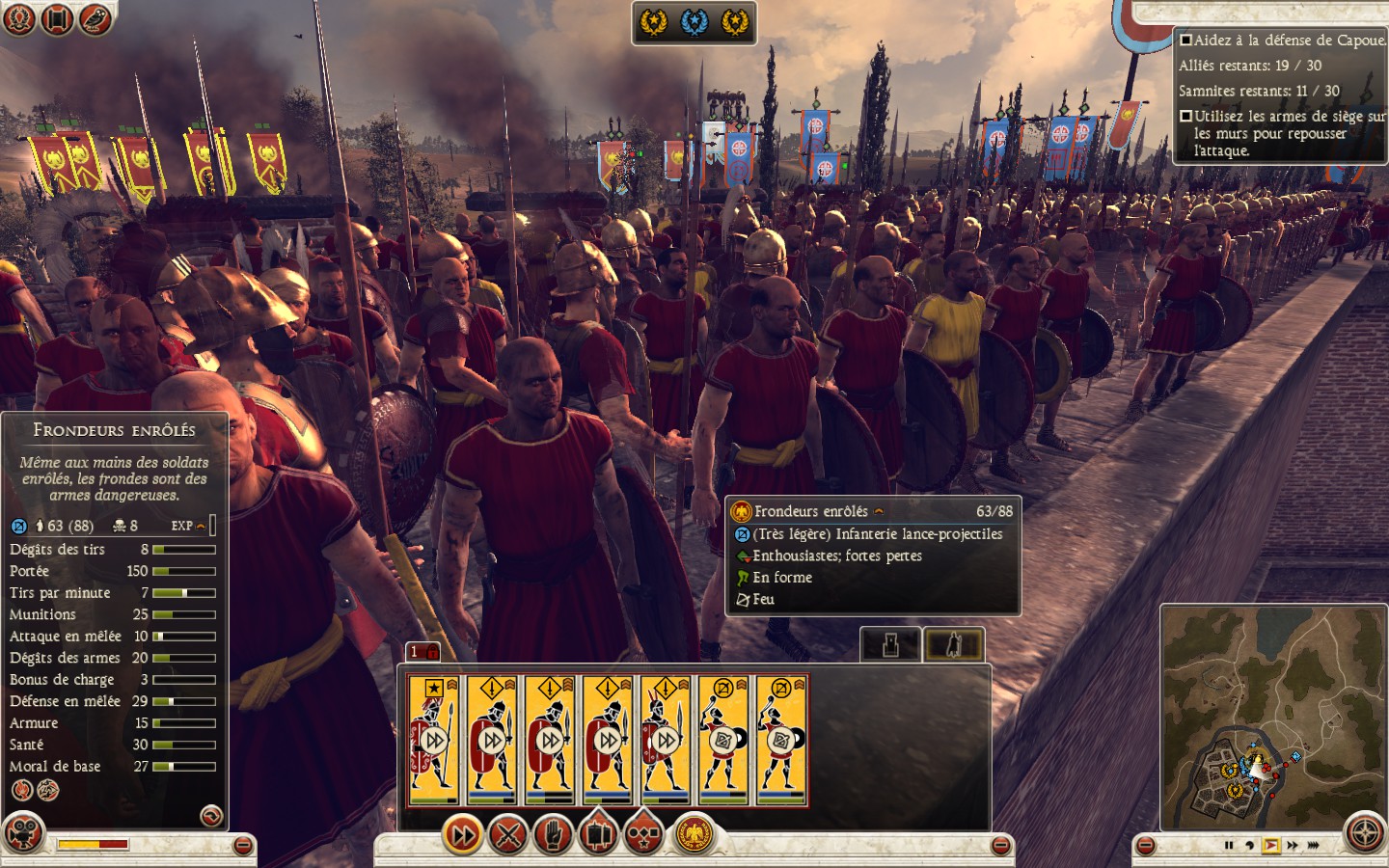This screenshot has height=868, width=1389.
Task: Collapse the army cards panel minus button
Action: click(1001, 846)
